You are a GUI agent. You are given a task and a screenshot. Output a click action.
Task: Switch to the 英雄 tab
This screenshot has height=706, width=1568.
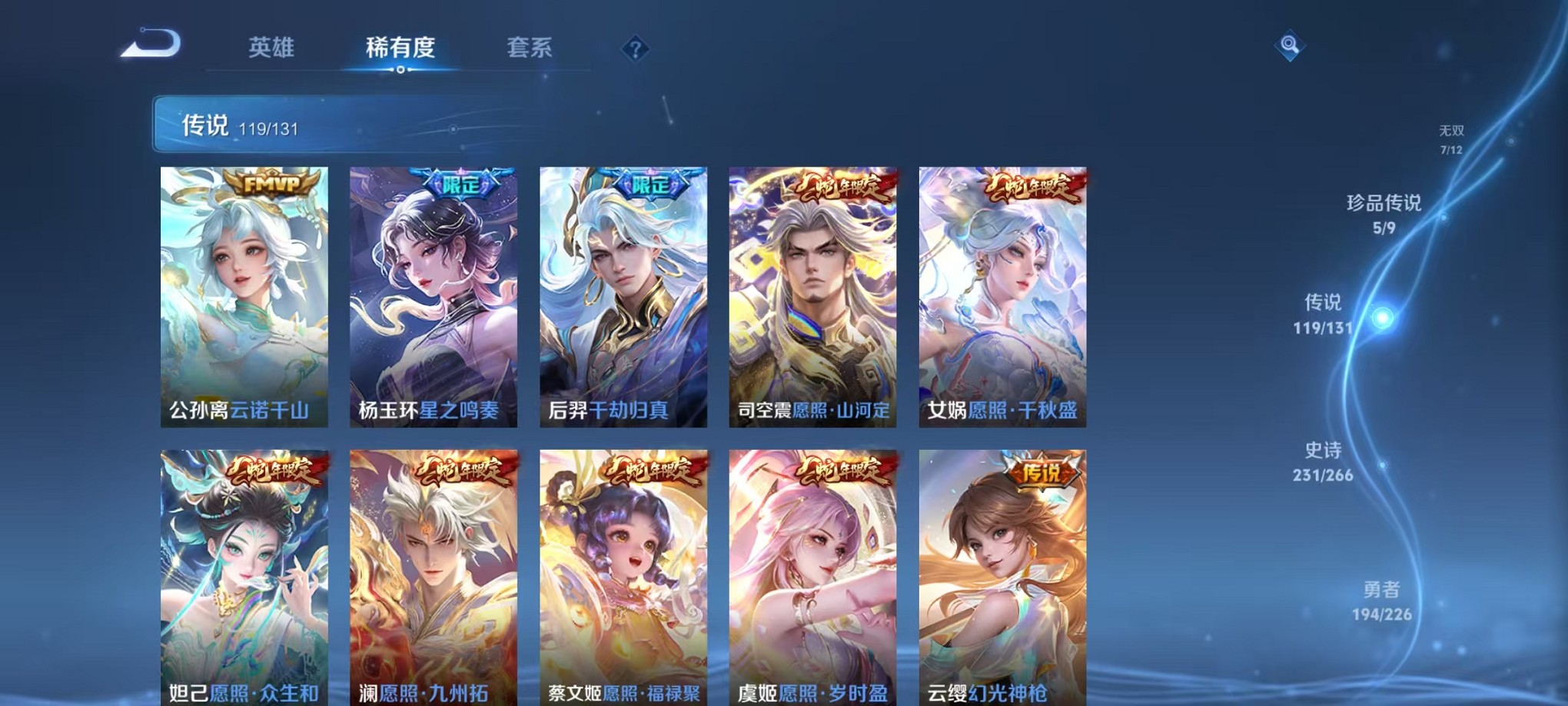[273, 48]
